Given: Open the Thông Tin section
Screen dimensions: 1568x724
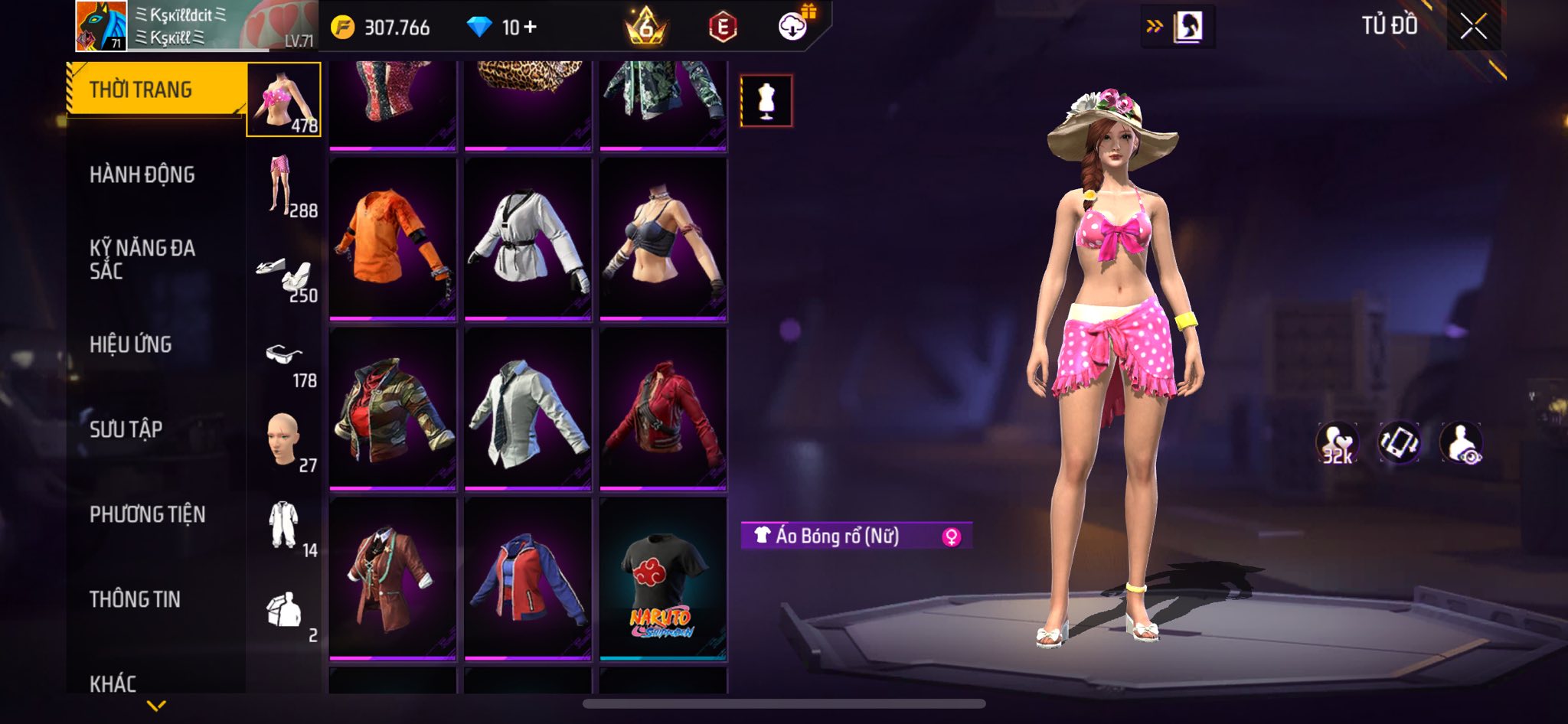Looking at the screenshot, I should point(136,599).
